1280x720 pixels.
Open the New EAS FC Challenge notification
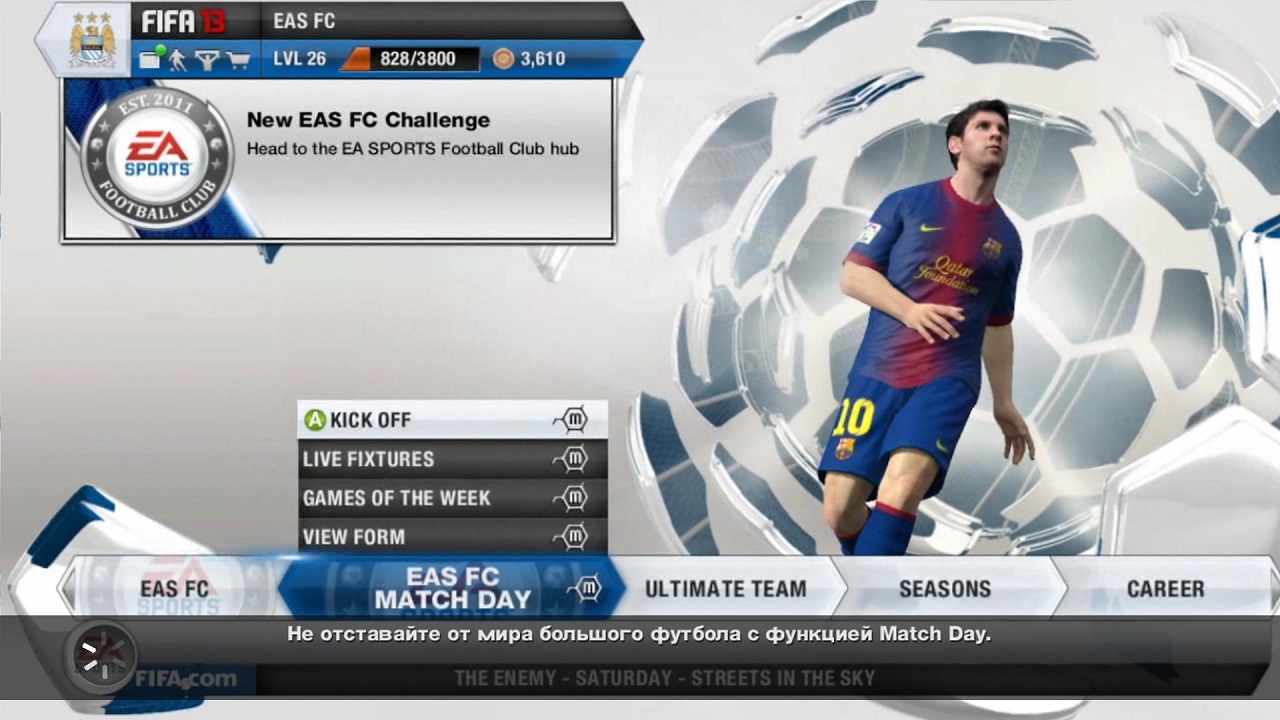point(338,160)
